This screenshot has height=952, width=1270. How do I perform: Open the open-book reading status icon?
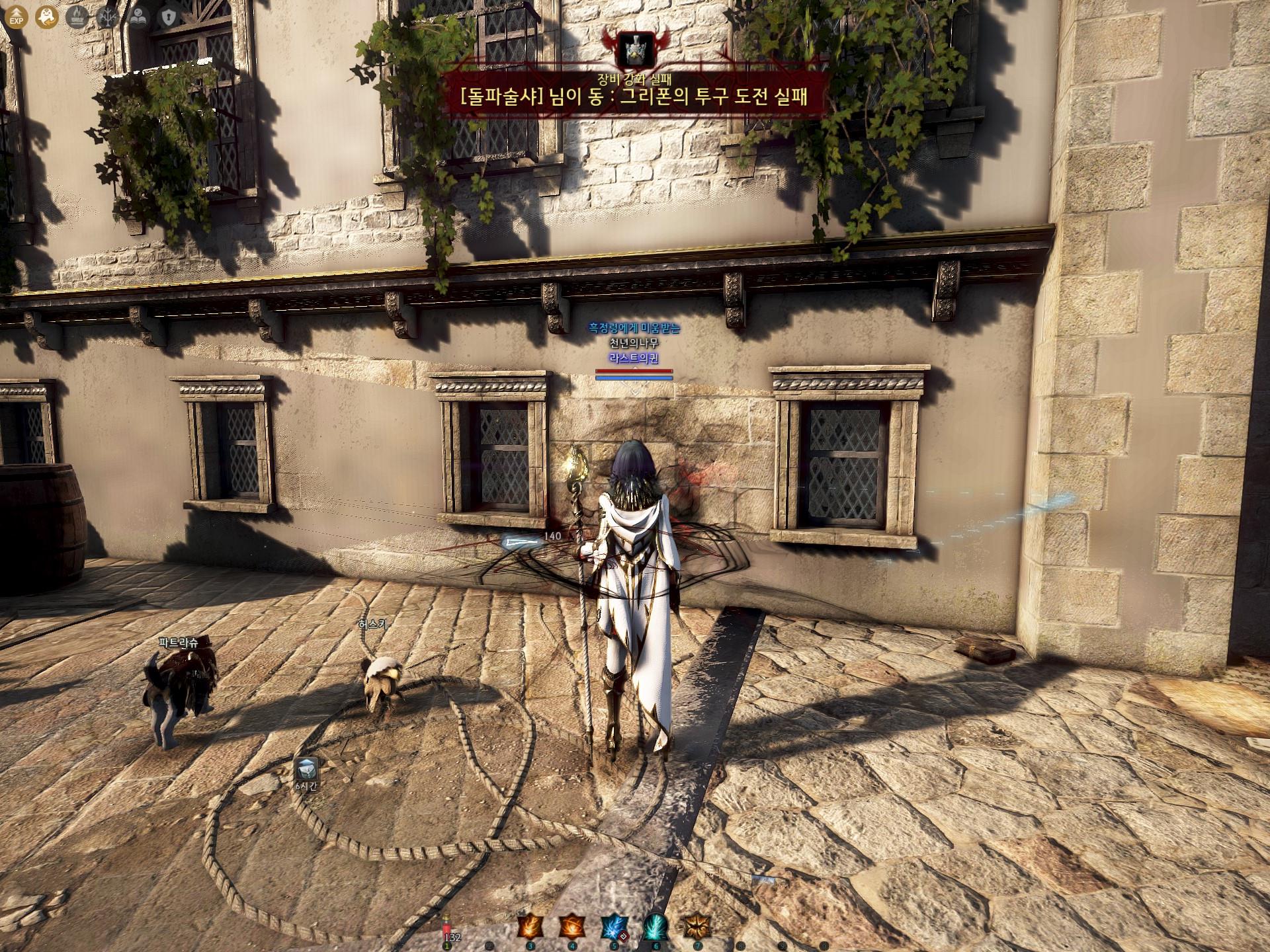coord(139,15)
